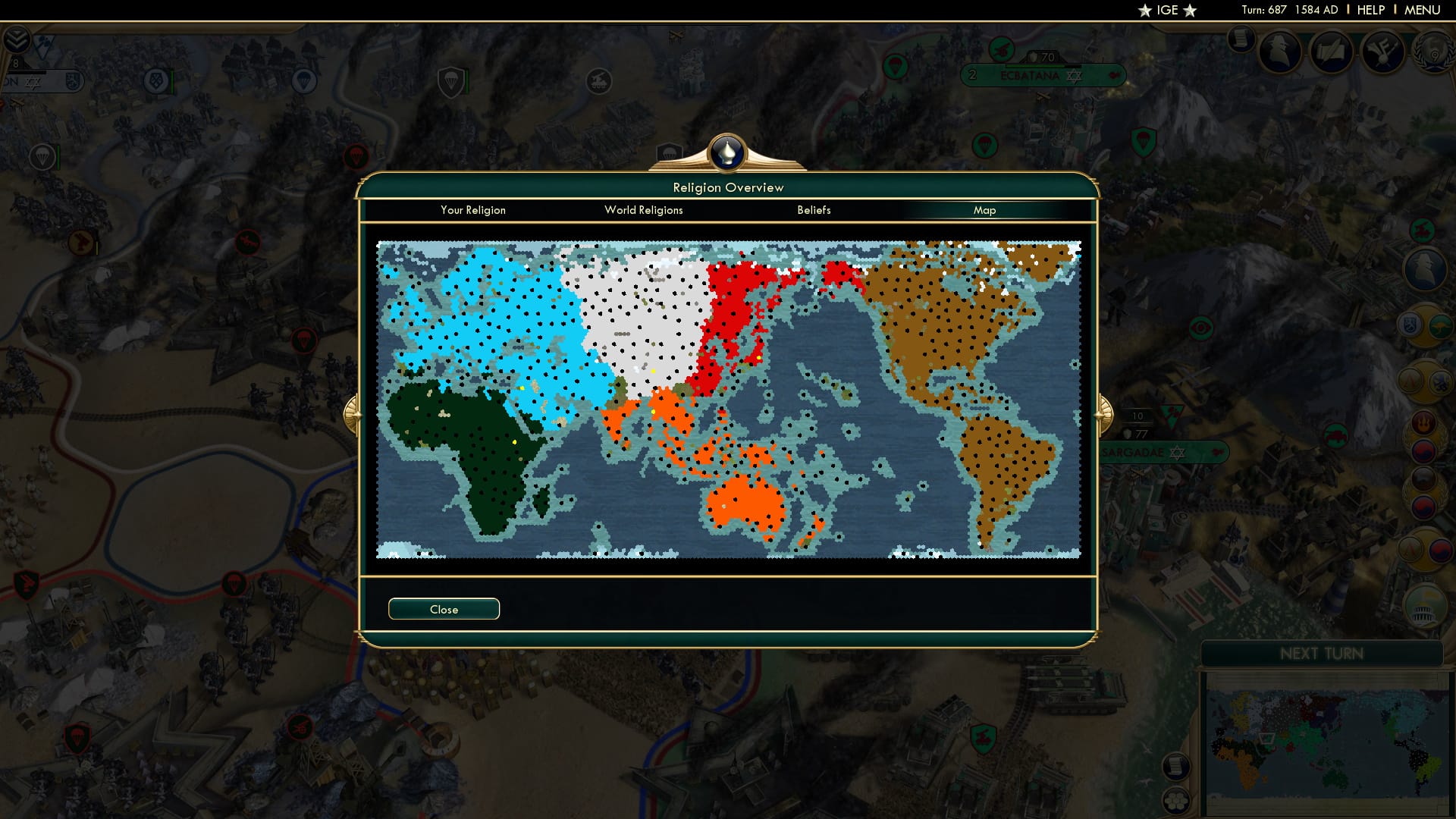Open the Culture overview brush icon
1456x819 pixels.
tap(1332, 52)
